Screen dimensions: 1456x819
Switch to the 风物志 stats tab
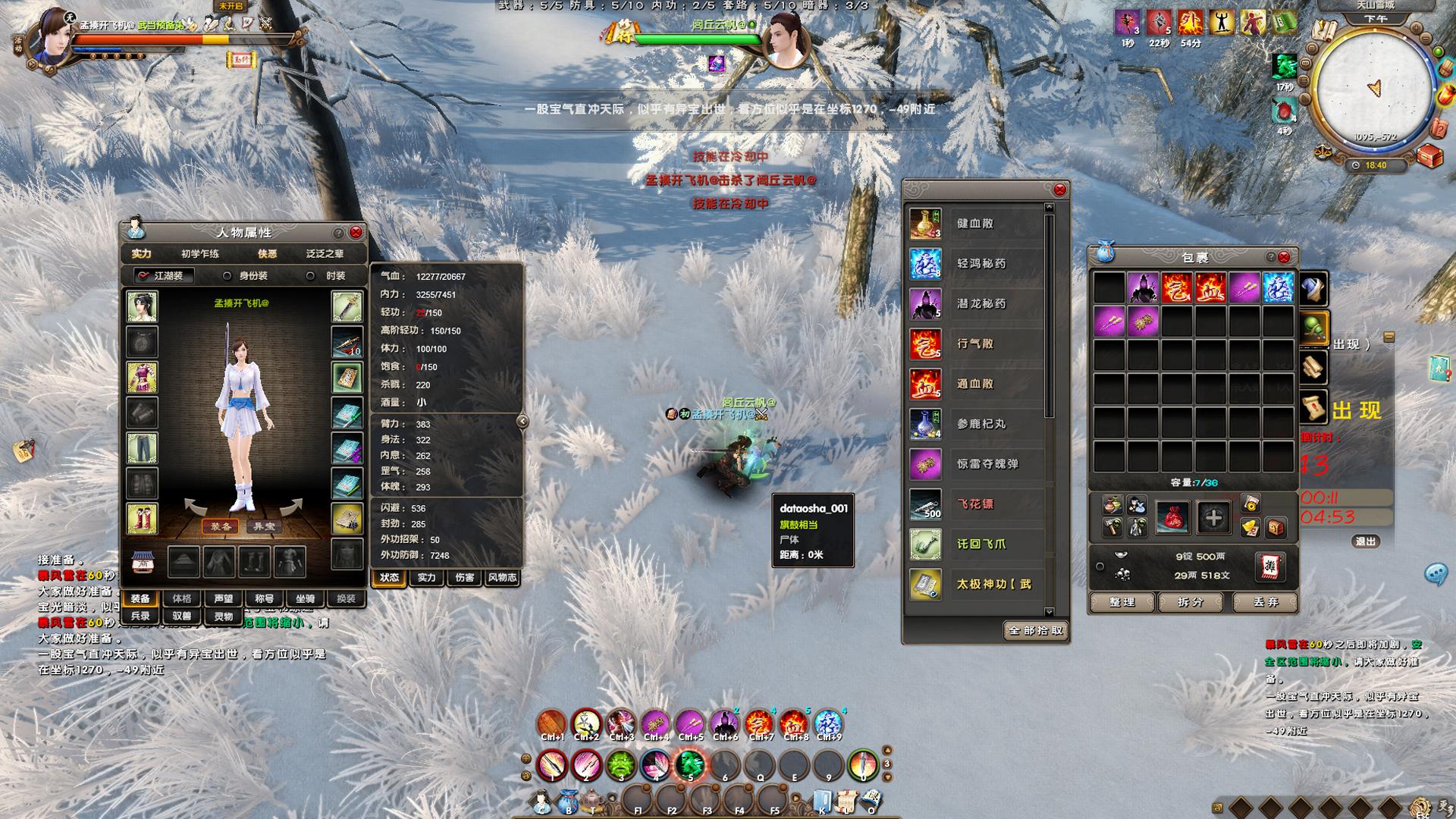tap(502, 578)
